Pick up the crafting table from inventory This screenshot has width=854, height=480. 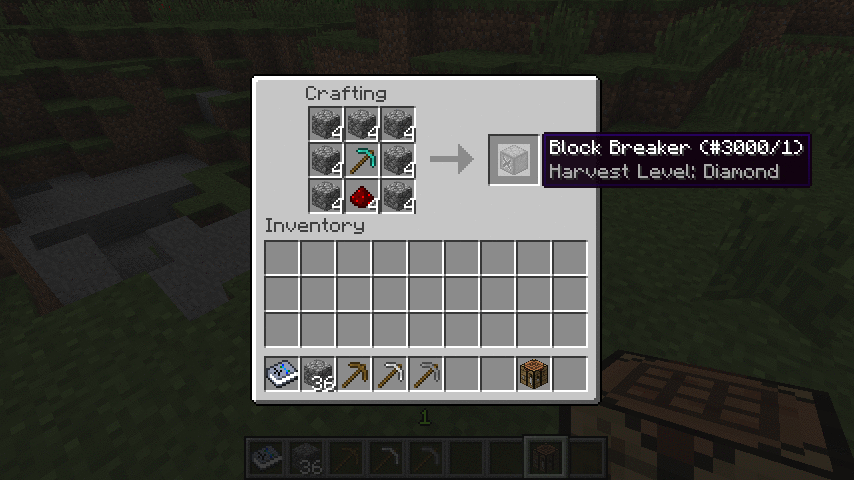pos(534,374)
